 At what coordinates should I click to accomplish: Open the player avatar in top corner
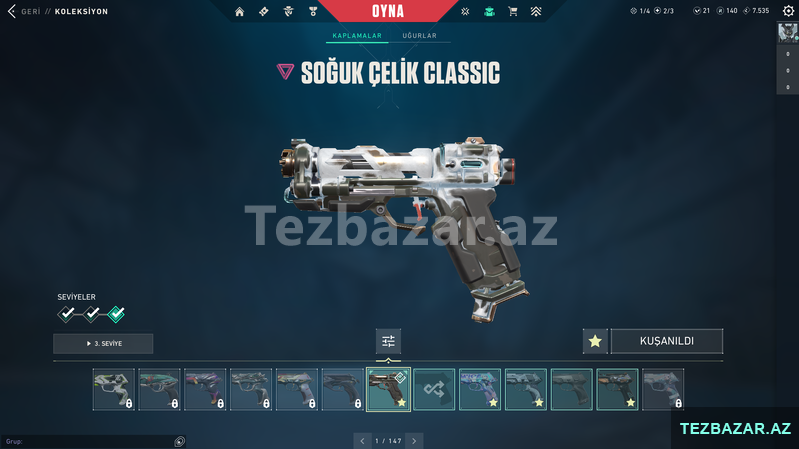tap(787, 32)
